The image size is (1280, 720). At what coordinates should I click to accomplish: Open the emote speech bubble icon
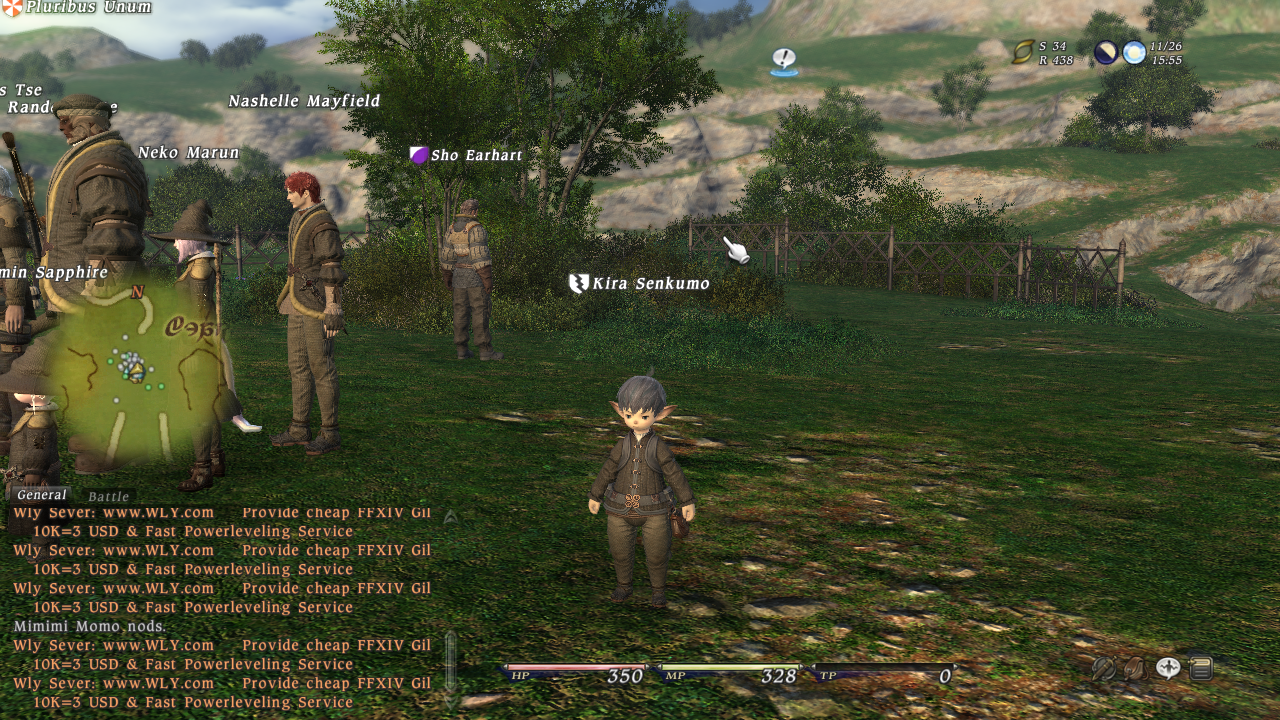[1168, 667]
